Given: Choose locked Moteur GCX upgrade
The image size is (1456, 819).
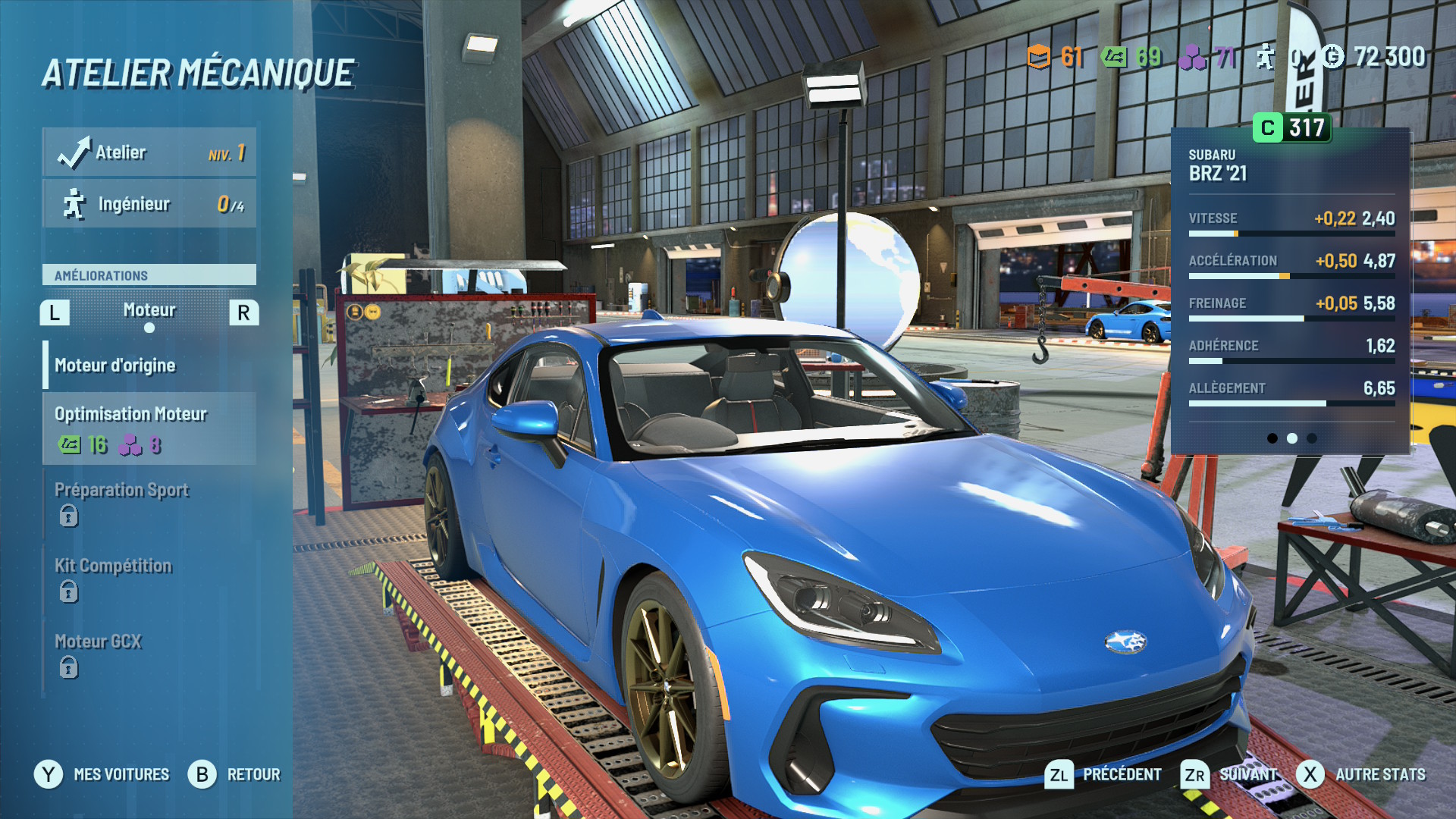Looking at the screenshot, I should (149, 654).
